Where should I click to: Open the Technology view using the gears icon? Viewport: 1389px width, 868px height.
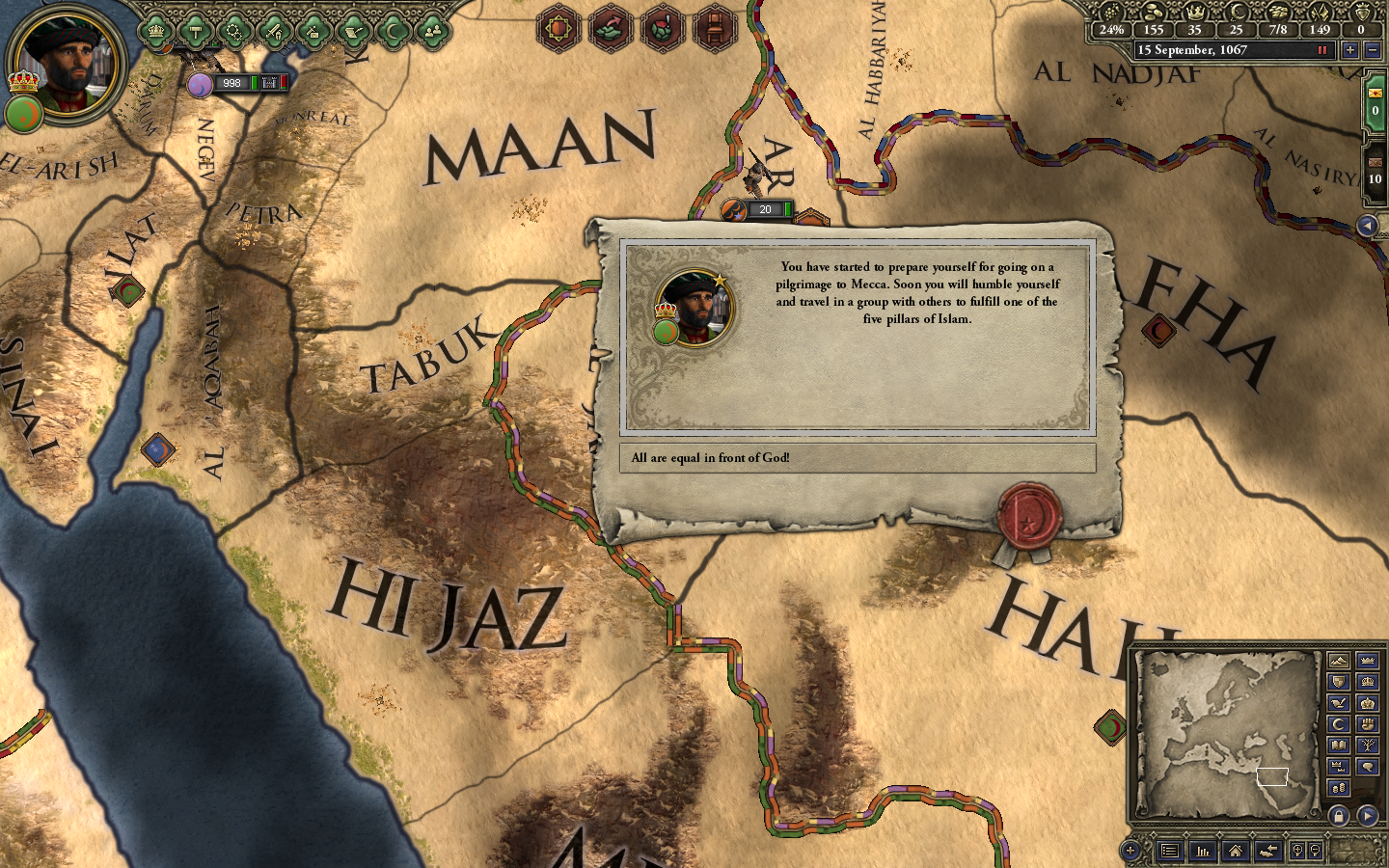234,30
